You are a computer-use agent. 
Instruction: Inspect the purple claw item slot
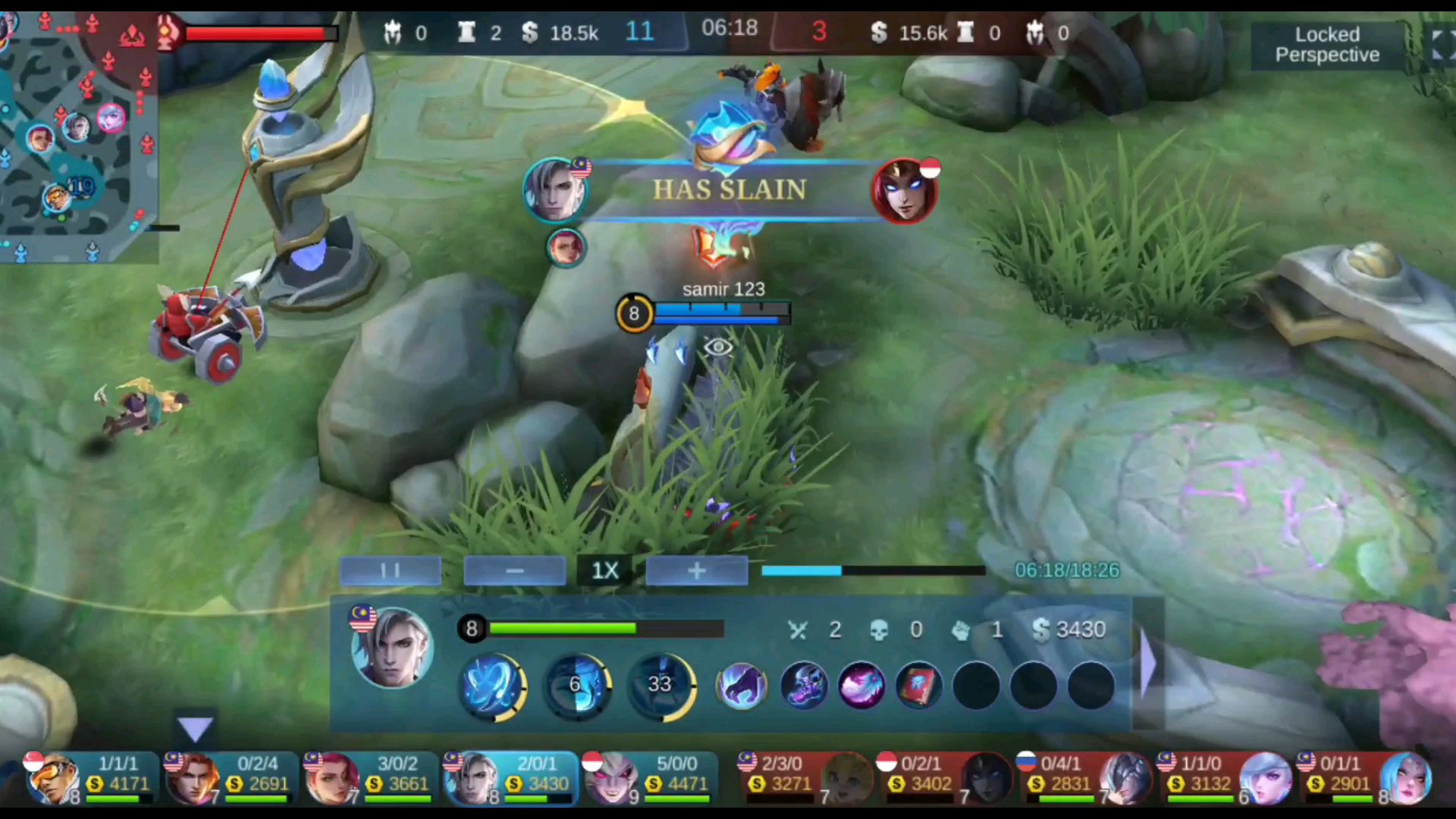(x=742, y=686)
